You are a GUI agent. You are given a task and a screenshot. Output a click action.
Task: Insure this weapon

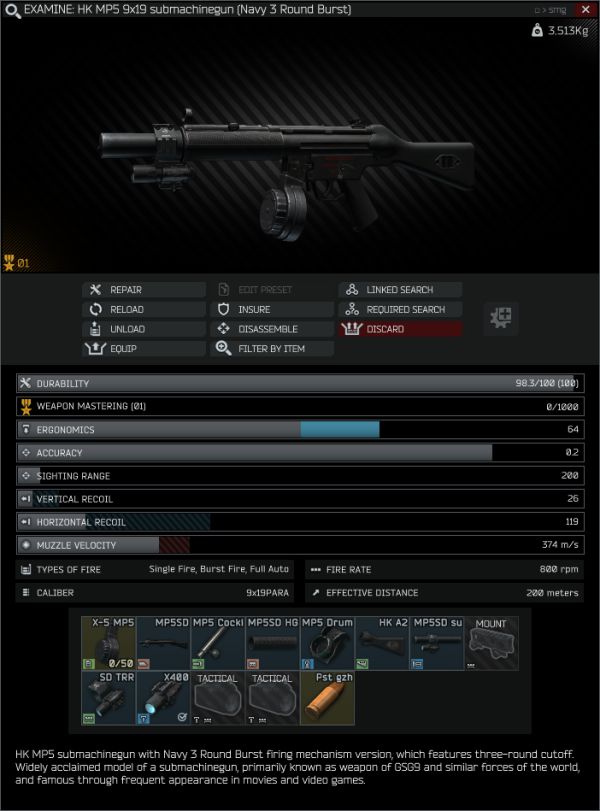[271, 310]
